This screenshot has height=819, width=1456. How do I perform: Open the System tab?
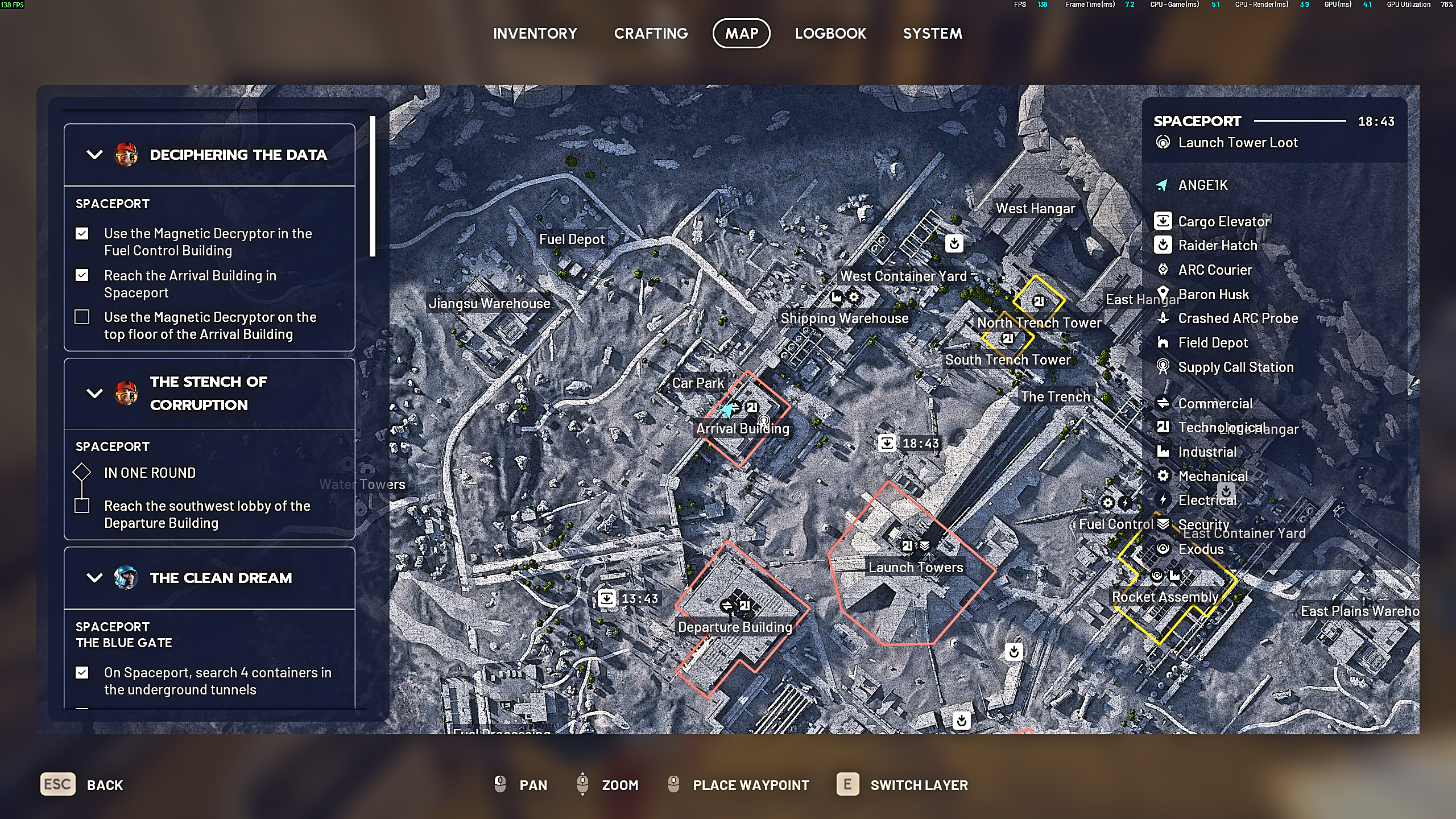(x=932, y=34)
